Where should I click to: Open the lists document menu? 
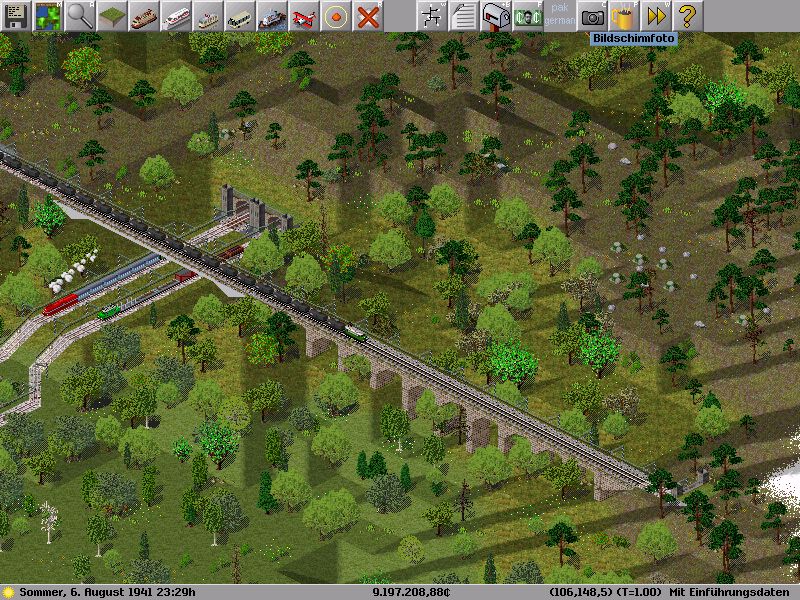coord(463,15)
